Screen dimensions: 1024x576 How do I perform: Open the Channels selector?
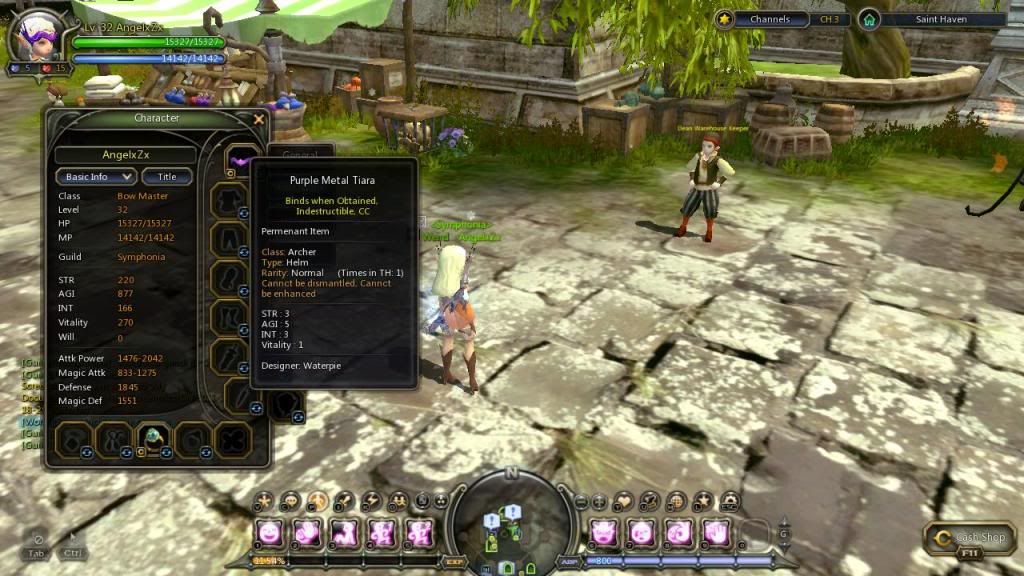(x=769, y=19)
